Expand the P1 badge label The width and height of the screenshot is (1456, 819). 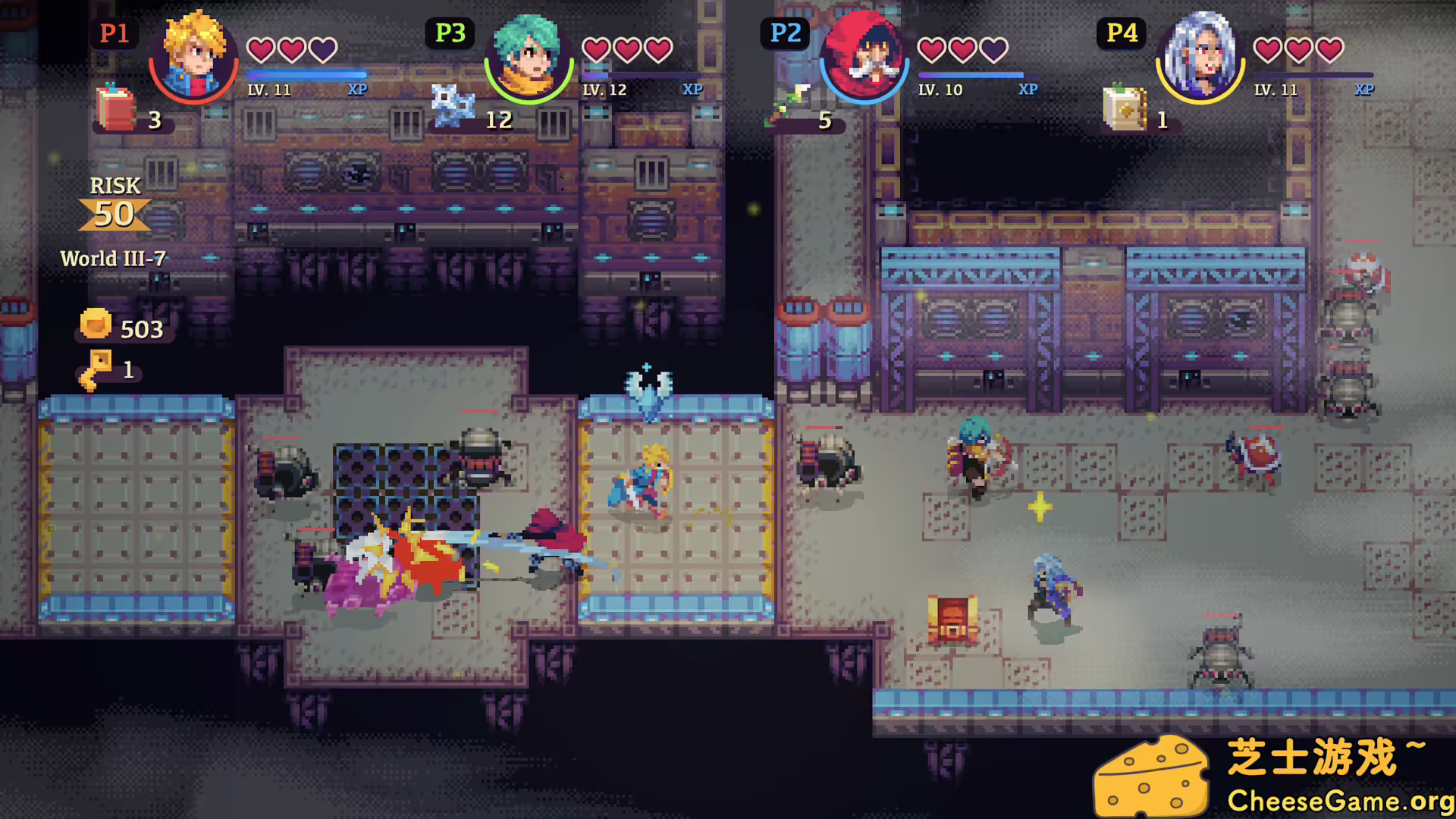[x=114, y=33]
